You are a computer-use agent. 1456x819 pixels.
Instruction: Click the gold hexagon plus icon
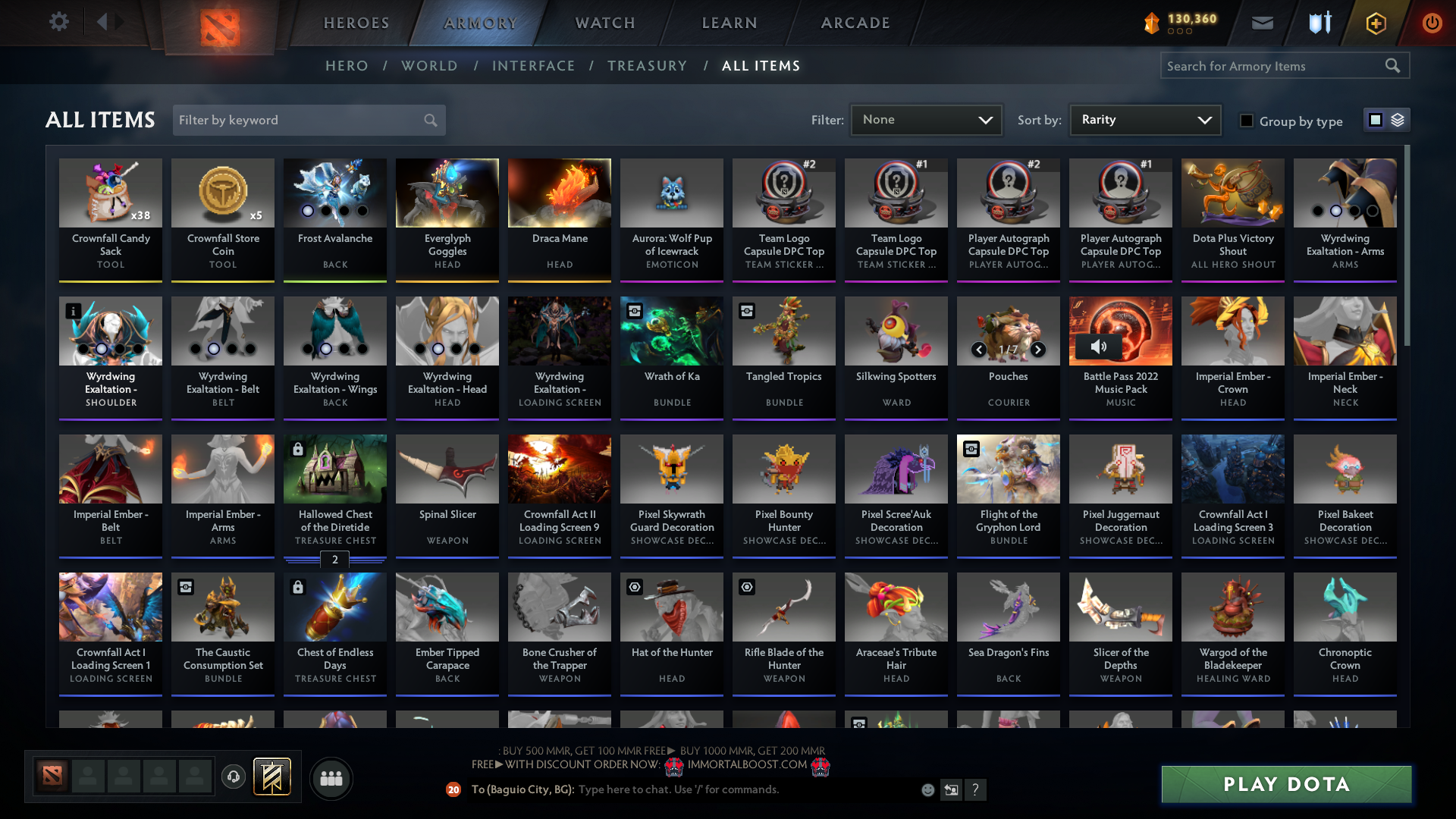coord(1375,23)
